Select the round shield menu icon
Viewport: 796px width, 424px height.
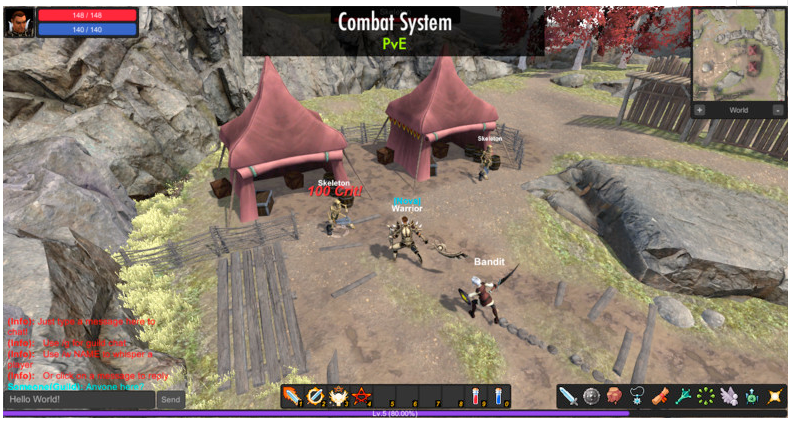tap(591, 396)
